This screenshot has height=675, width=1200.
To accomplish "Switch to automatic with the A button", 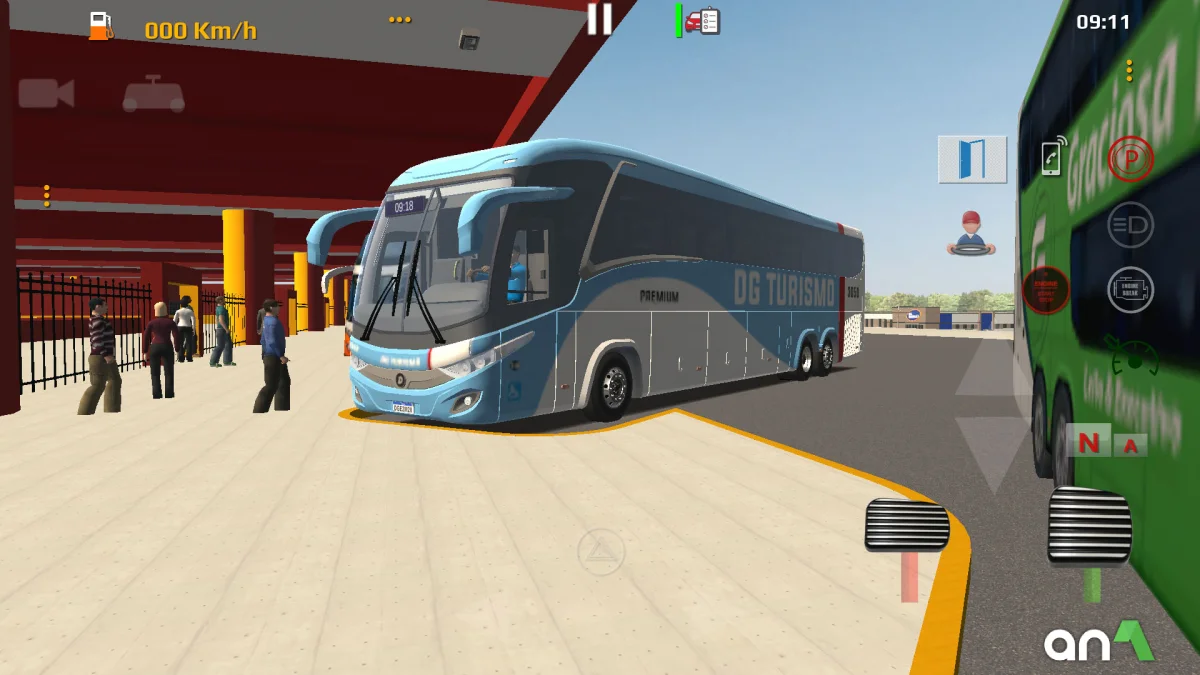I will (x=1131, y=445).
